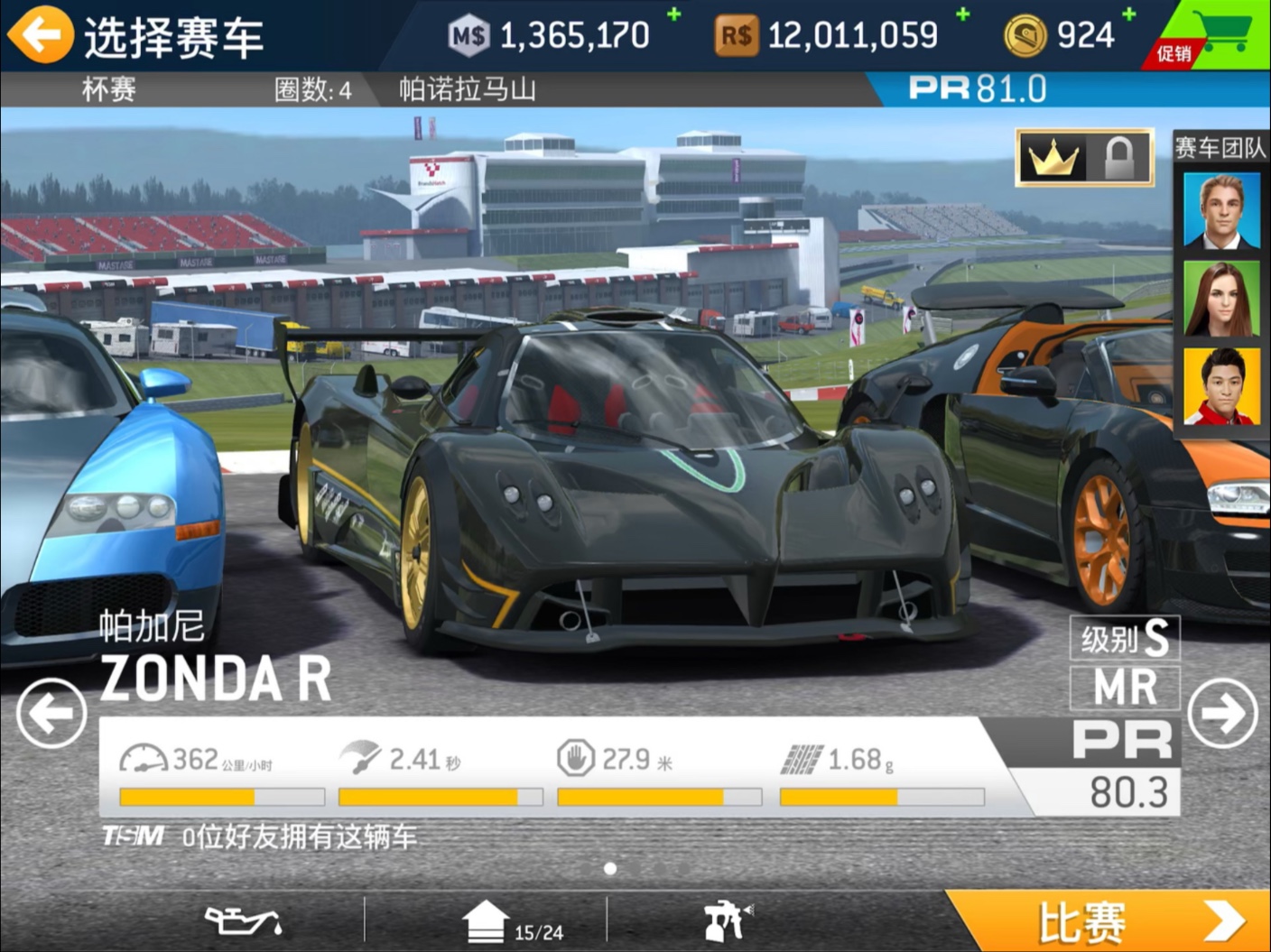Select the brunette female team member portrait
Viewport: 1271px width, 952px height.
click(x=1221, y=299)
